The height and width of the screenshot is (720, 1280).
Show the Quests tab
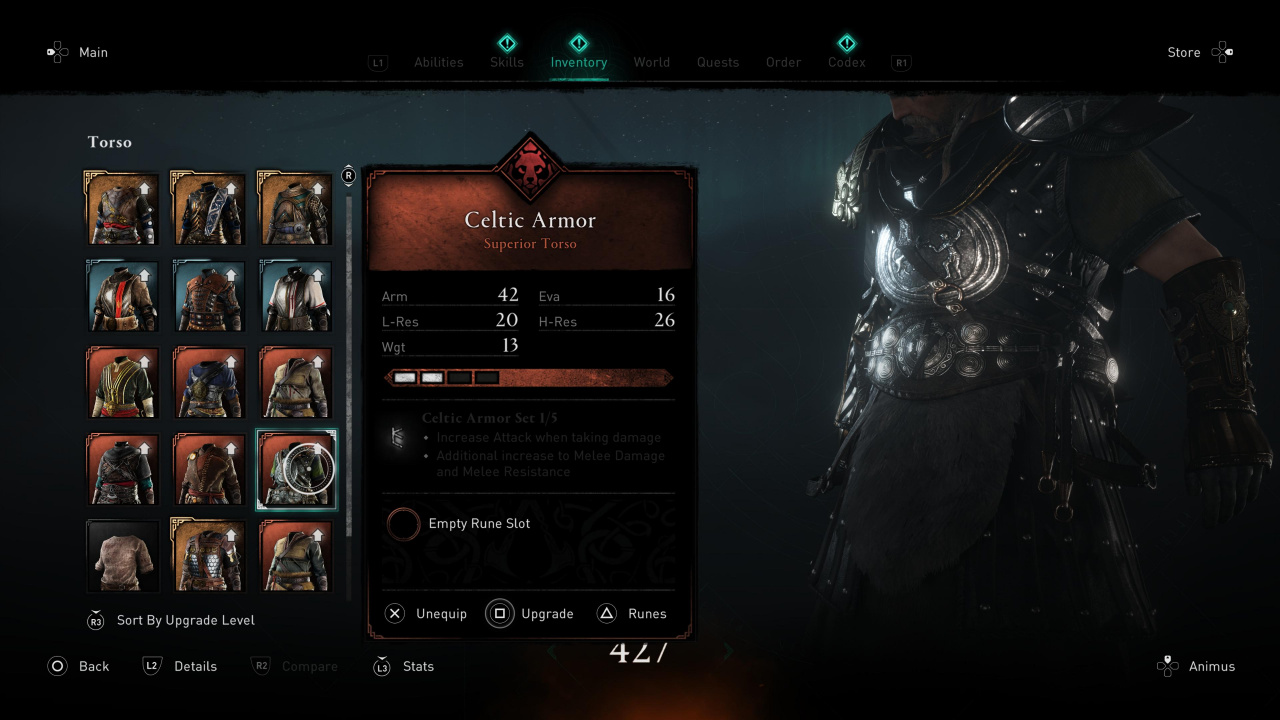pos(718,62)
